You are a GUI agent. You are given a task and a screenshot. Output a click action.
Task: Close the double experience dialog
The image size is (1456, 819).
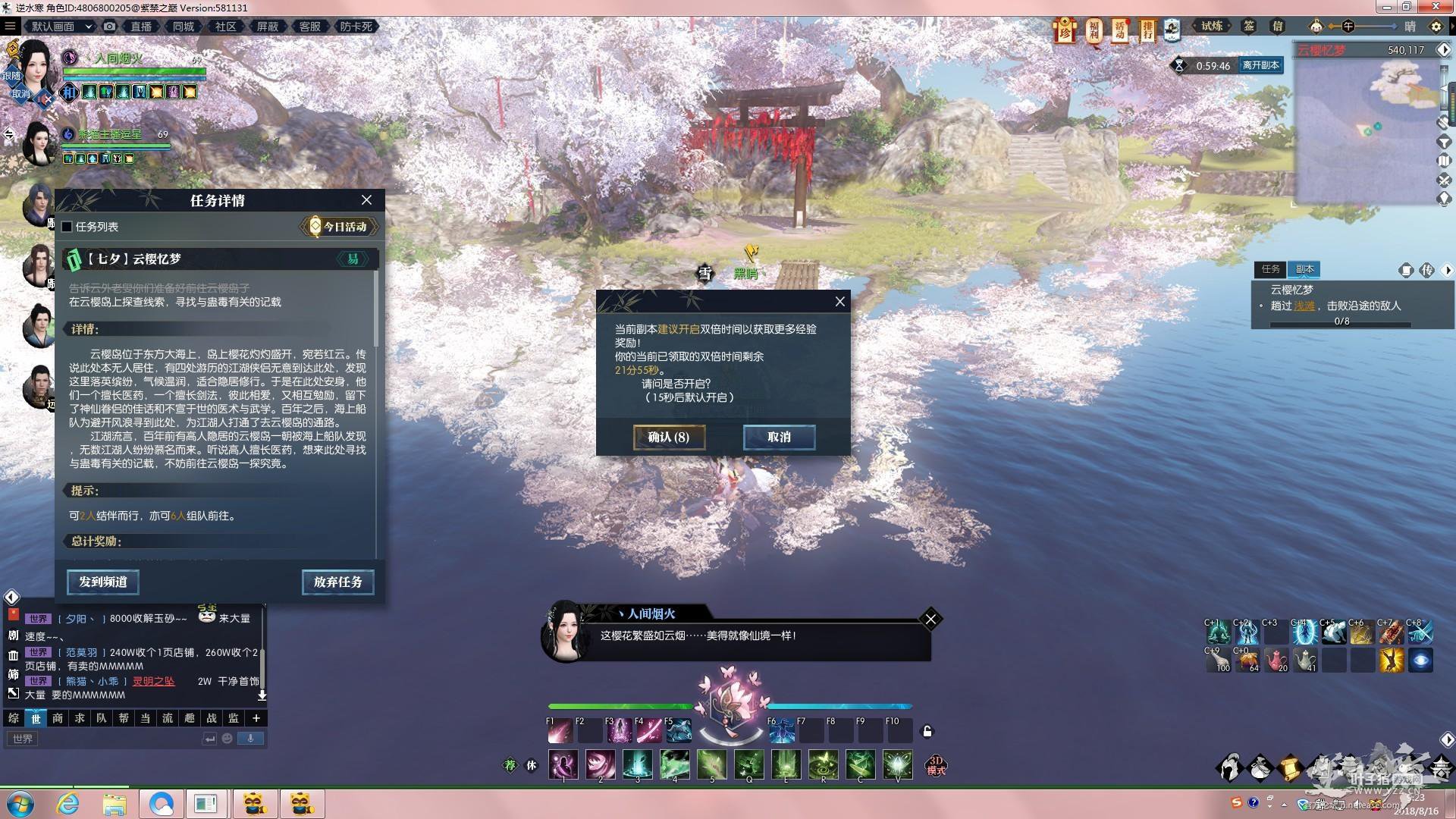tap(839, 302)
